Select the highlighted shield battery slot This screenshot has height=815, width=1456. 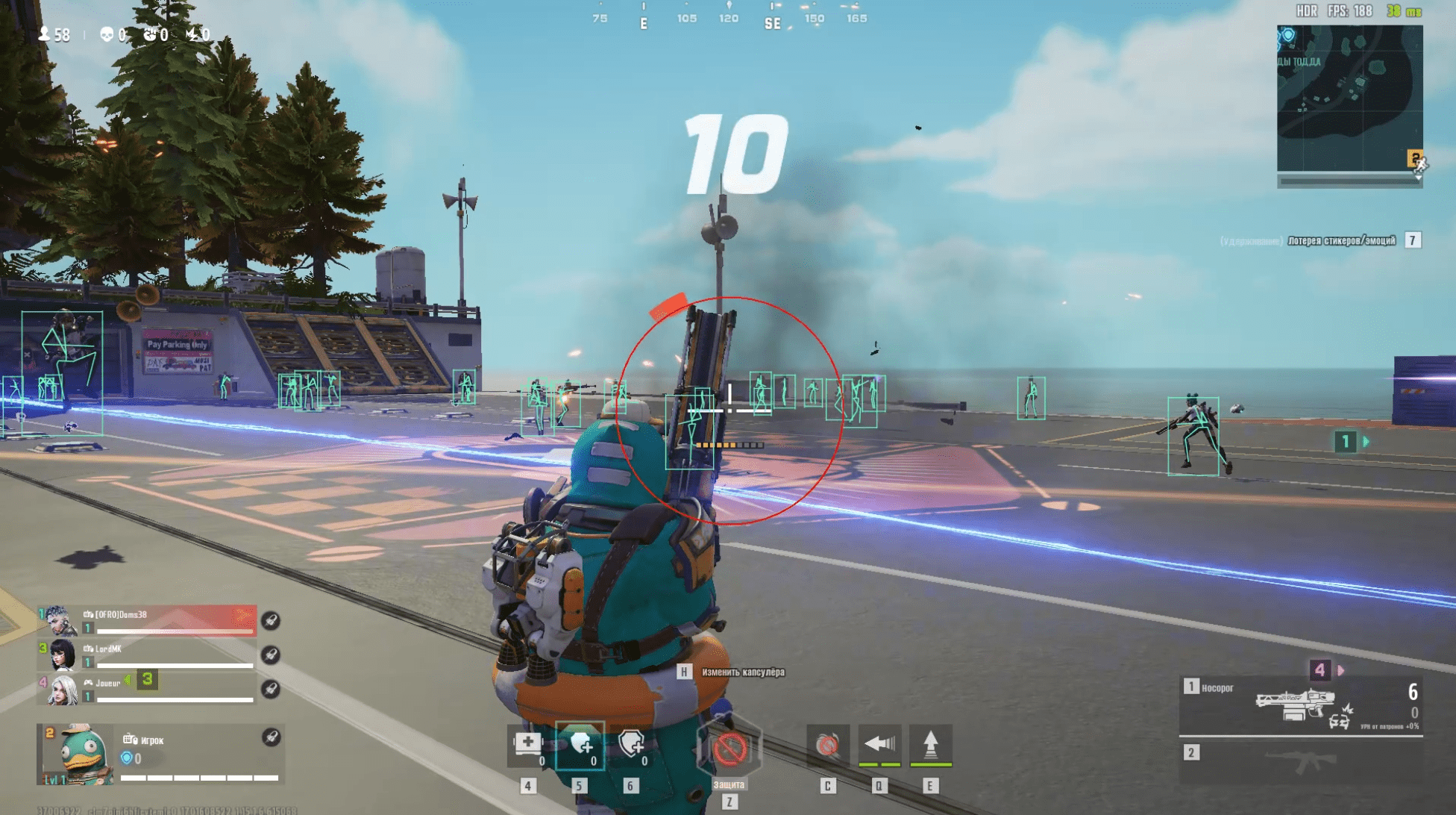580,745
